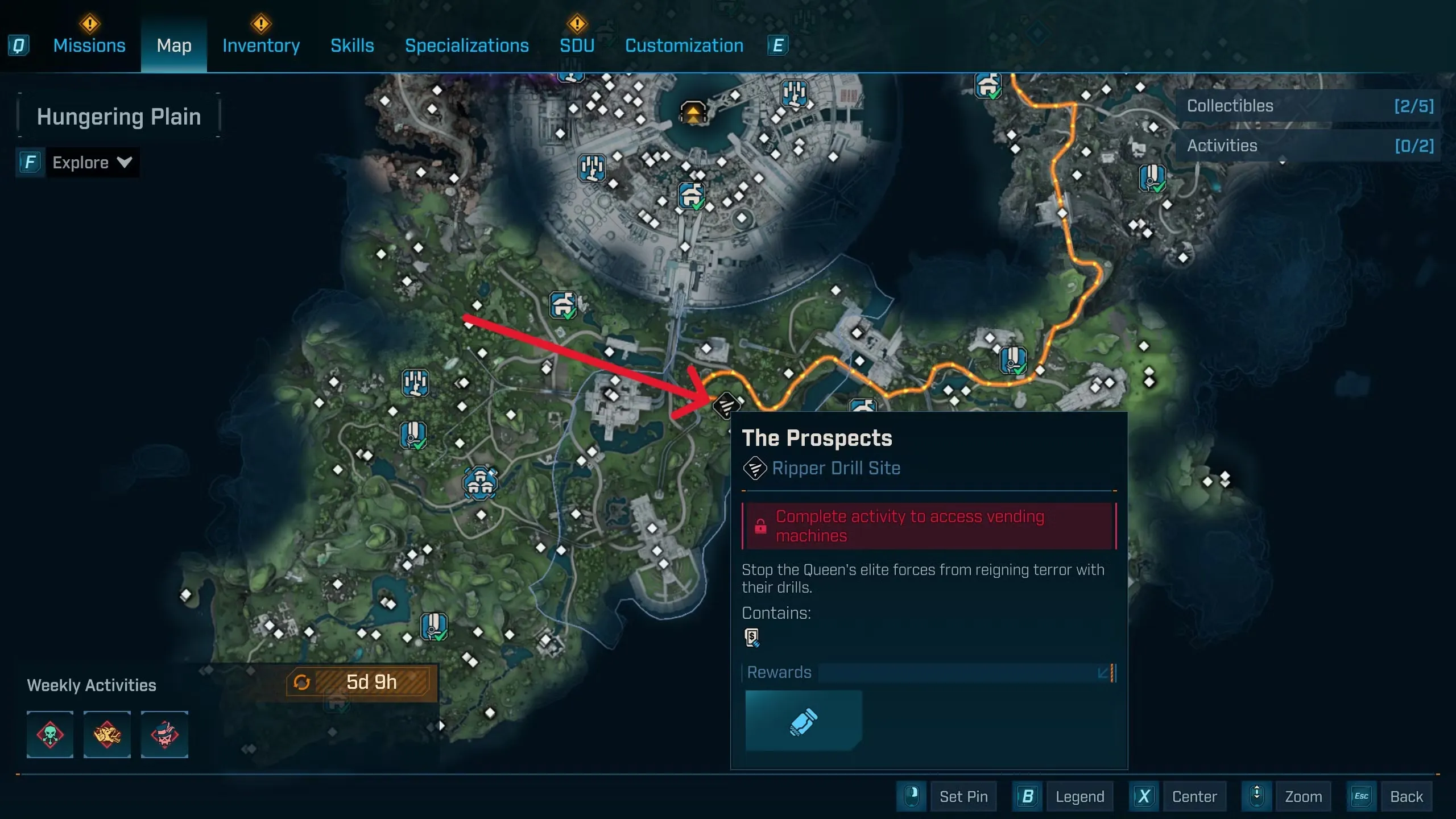Open the Missions tab
1456x819 pixels.
(89, 45)
